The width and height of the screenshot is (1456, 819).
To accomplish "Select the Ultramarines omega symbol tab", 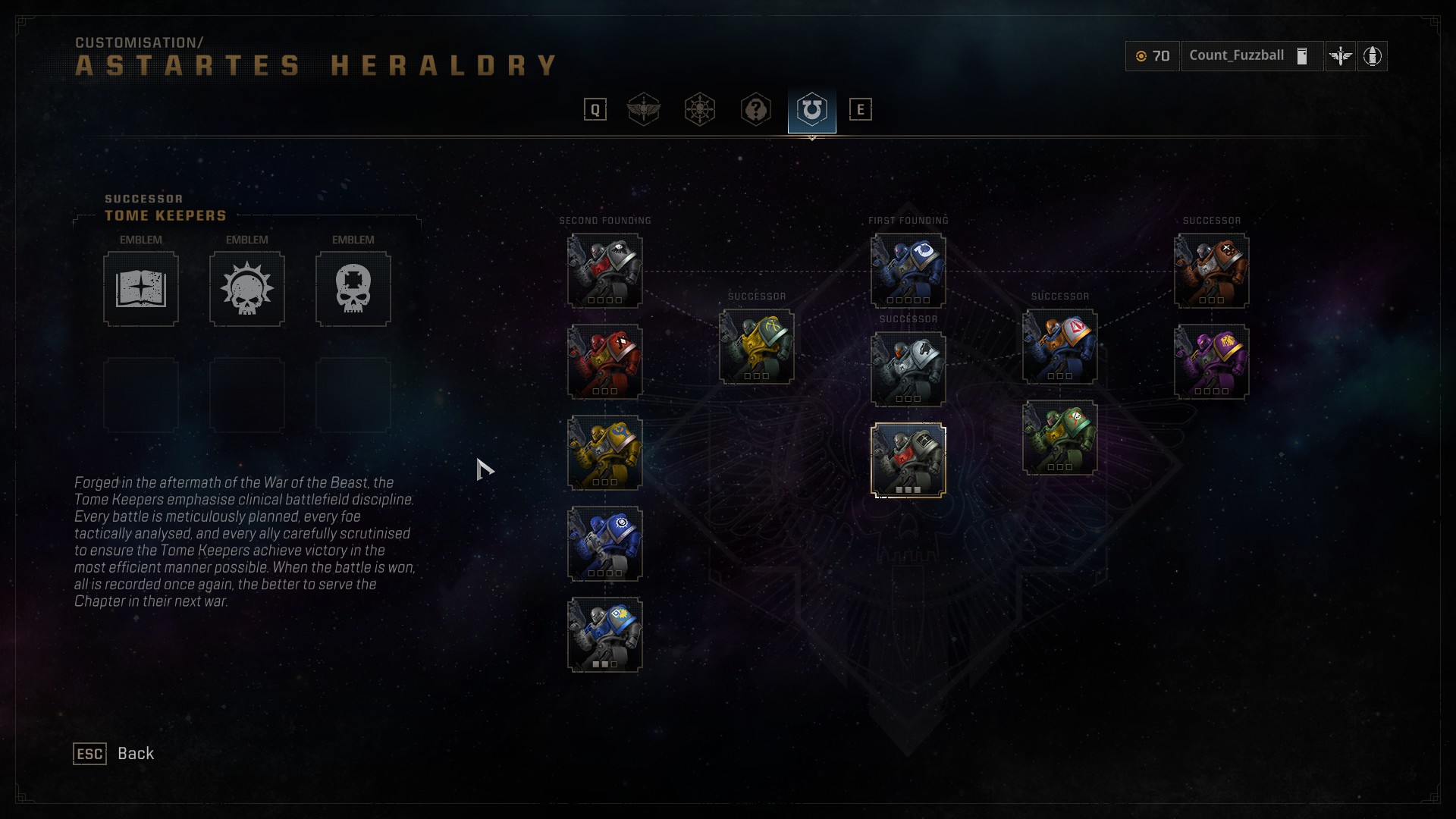I will 811,110.
